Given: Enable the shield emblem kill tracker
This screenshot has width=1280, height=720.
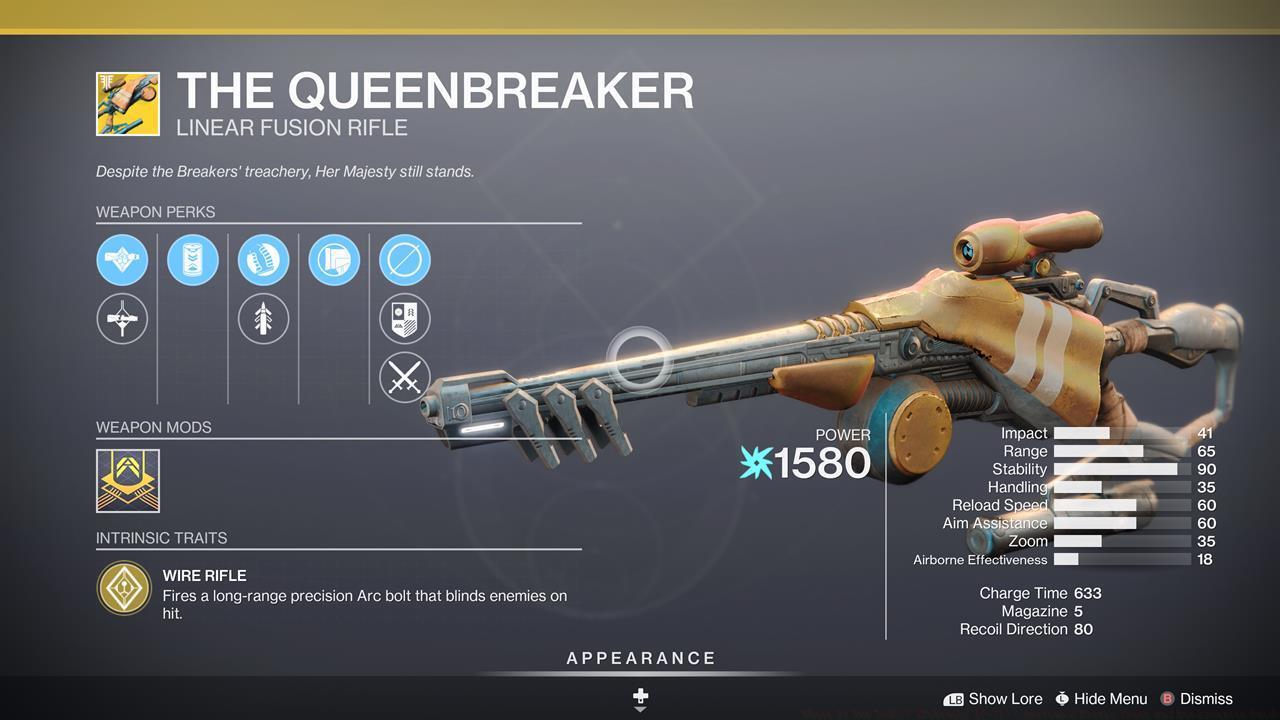Looking at the screenshot, I should pyautogui.click(x=405, y=320).
